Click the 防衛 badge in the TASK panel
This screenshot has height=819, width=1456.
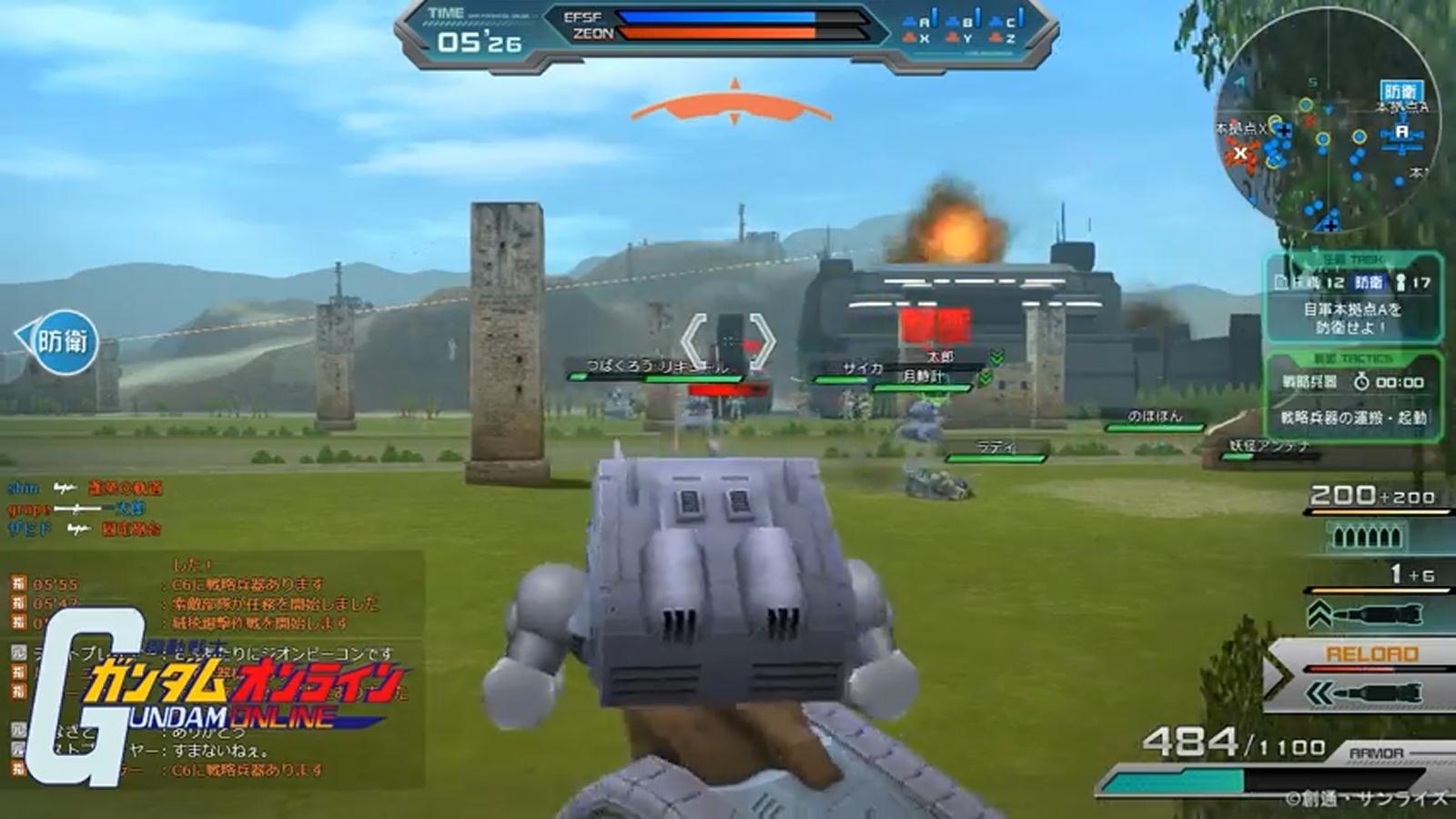(x=1368, y=282)
